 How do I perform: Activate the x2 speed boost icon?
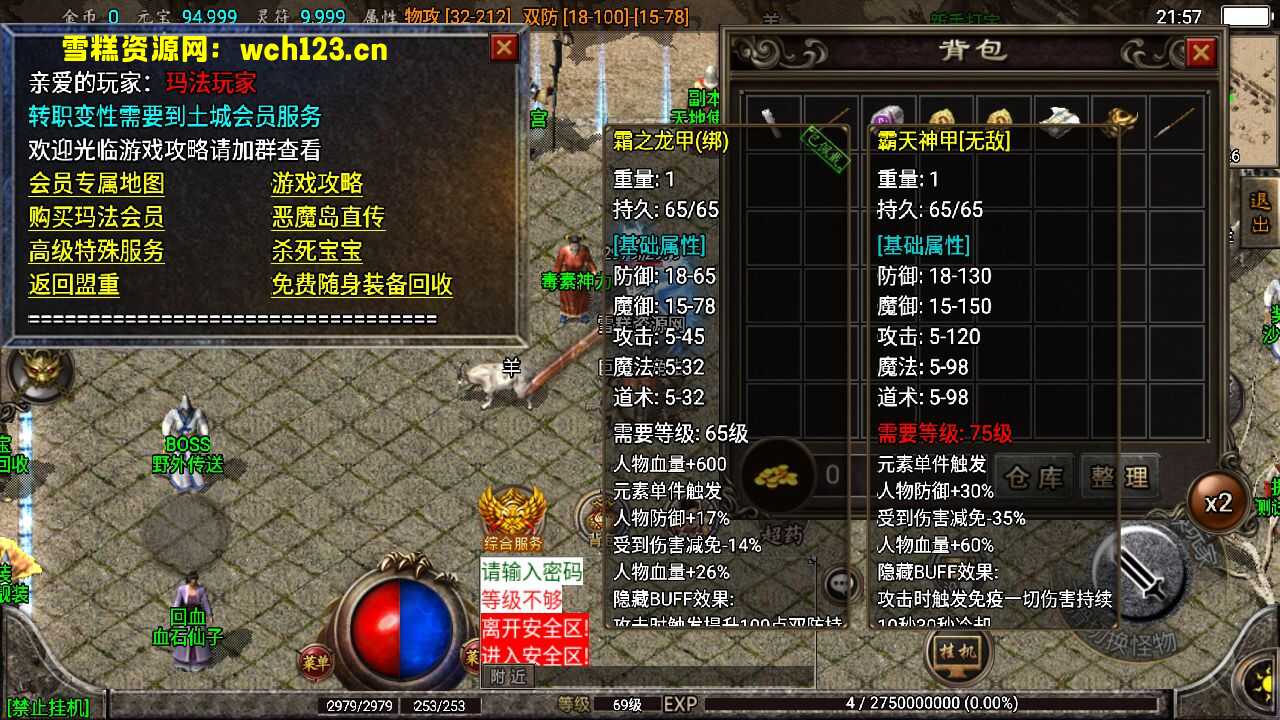1218,503
